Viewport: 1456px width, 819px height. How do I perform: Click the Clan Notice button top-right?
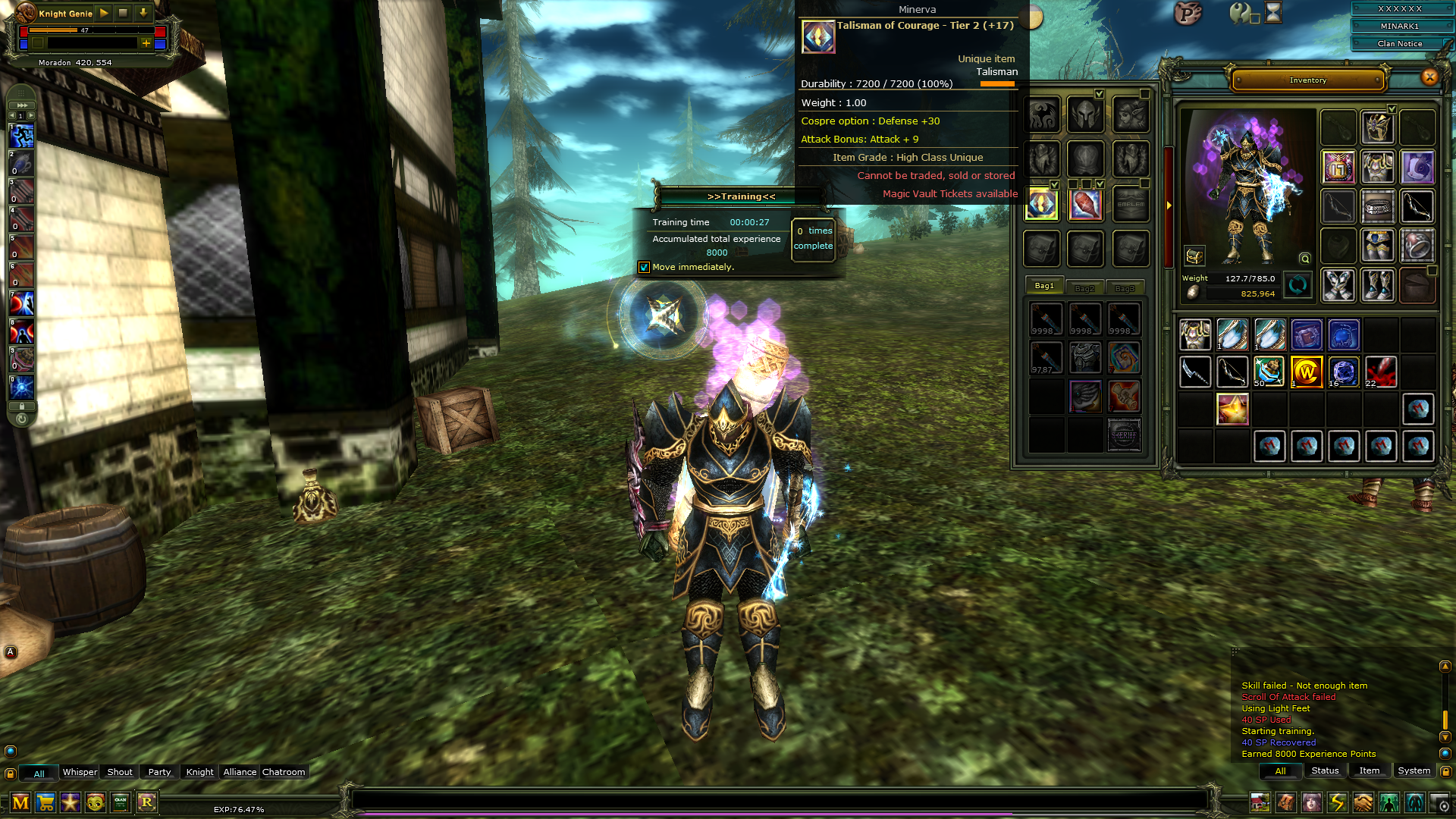click(1398, 43)
